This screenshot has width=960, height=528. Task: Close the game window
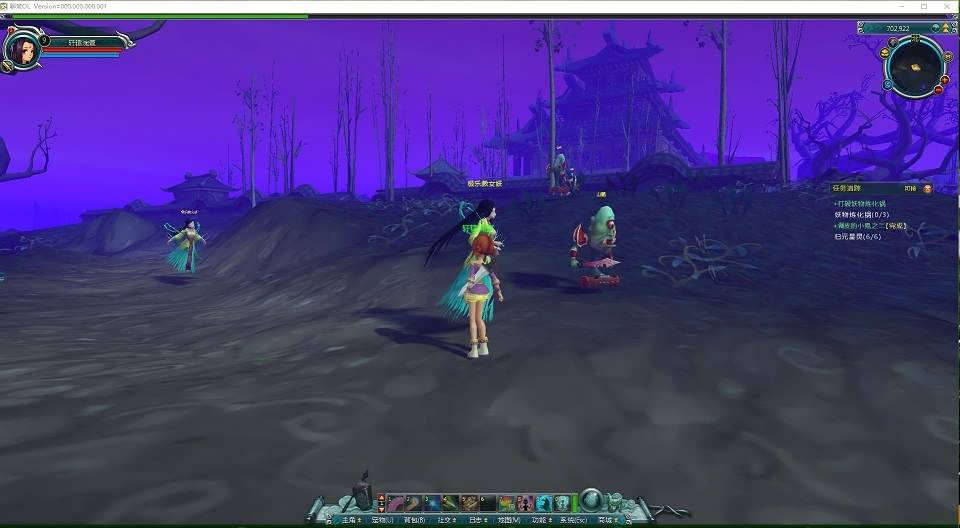point(945,6)
